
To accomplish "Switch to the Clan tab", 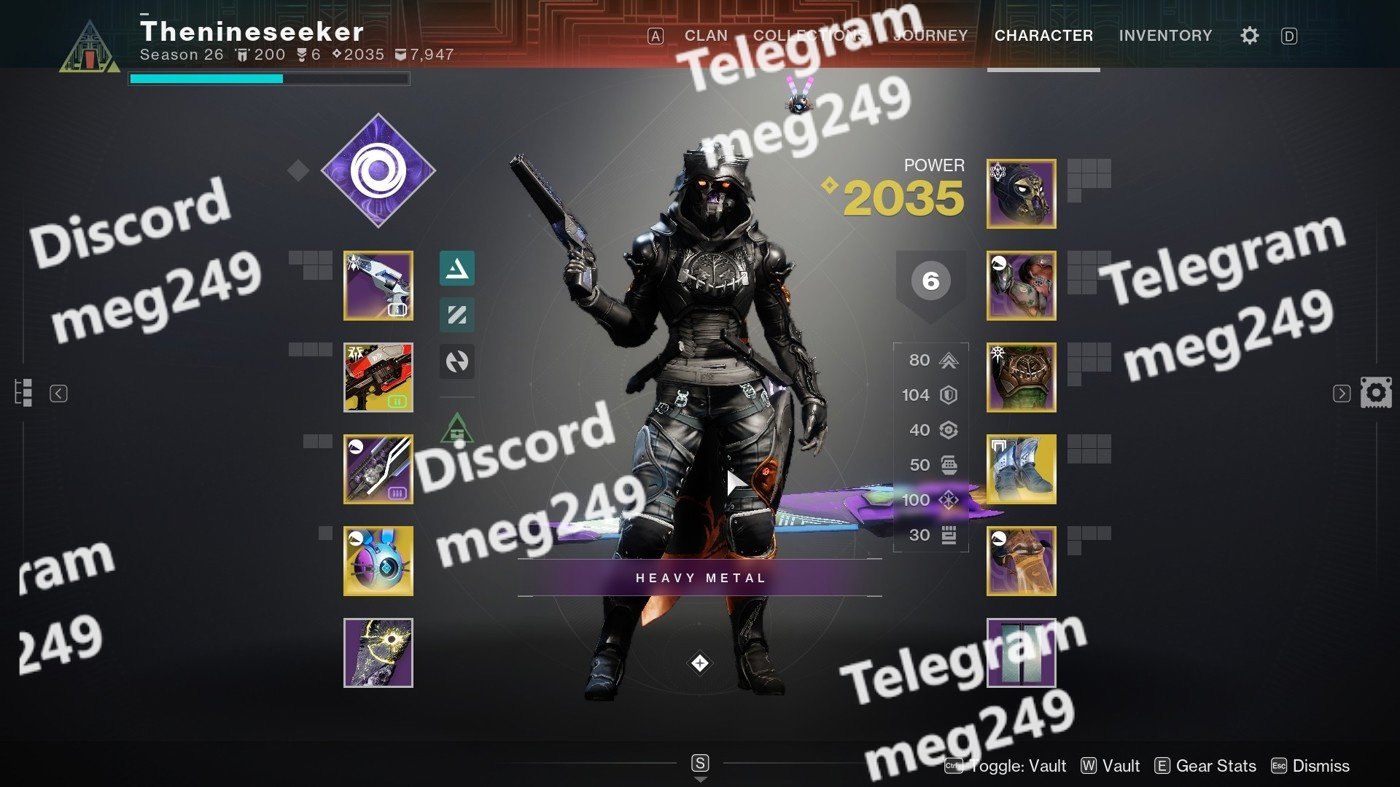I will pyautogui.click(x=705, y=35).
